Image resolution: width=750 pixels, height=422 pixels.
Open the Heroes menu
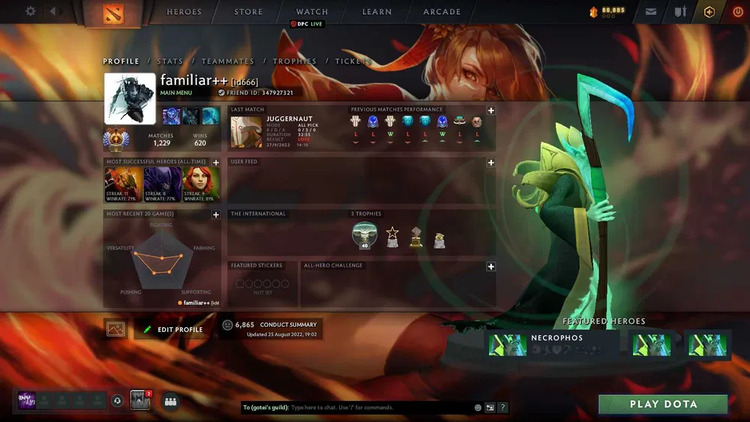[x=183, y=12]
